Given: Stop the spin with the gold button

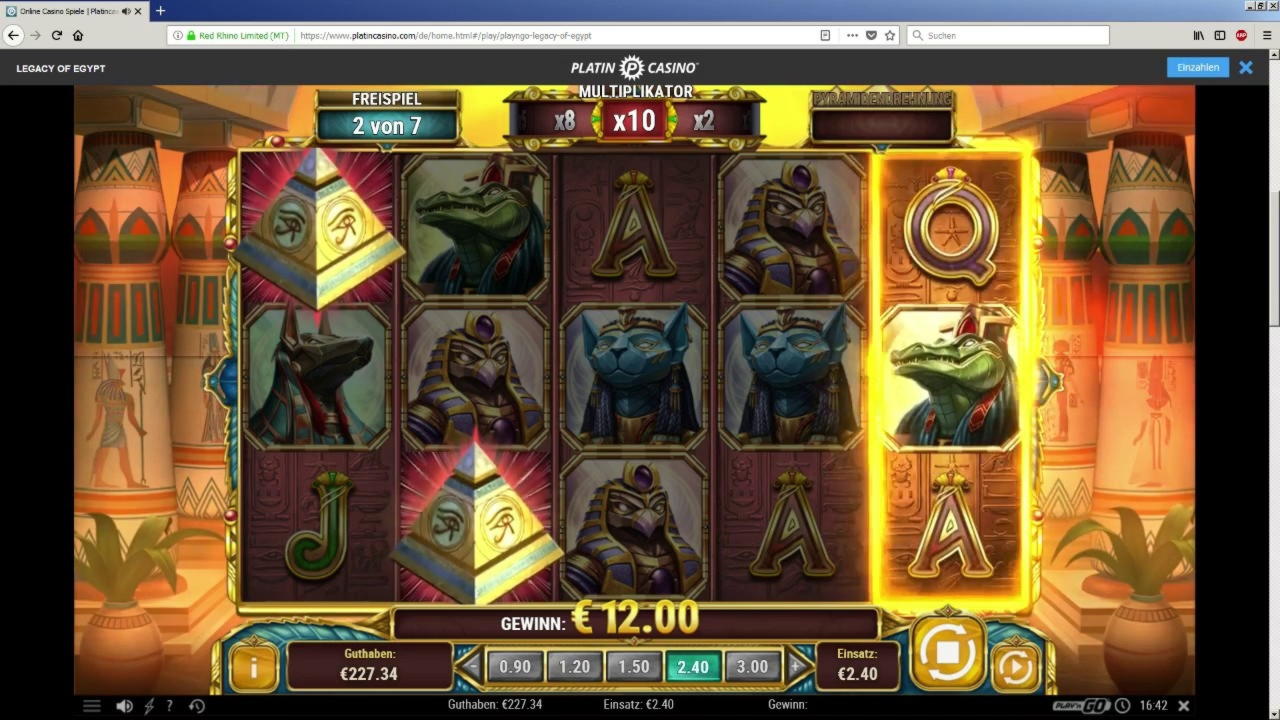Looking at the screenshot, I should [x=946, y=653].
